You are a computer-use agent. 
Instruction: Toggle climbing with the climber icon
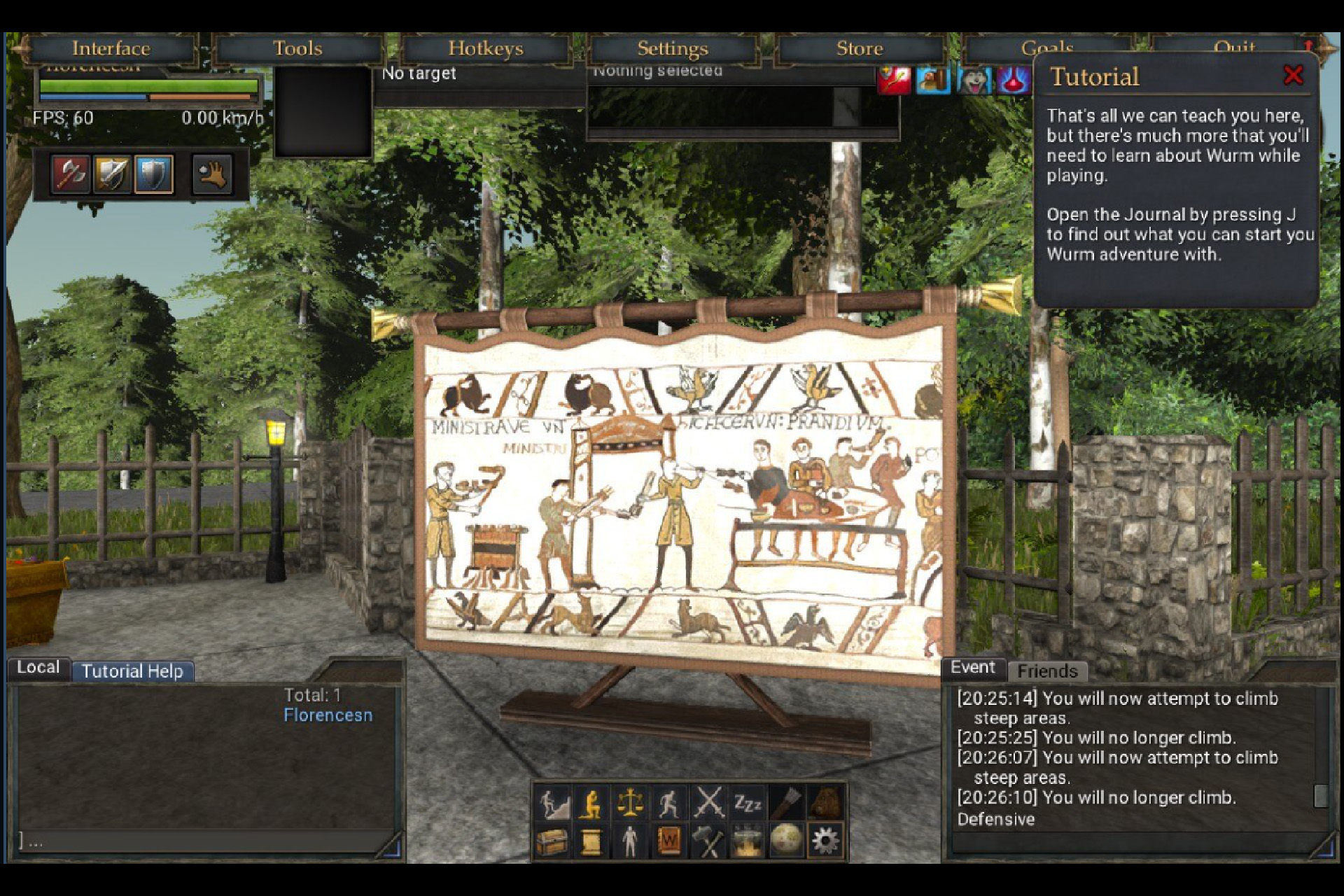click(553, 804)
